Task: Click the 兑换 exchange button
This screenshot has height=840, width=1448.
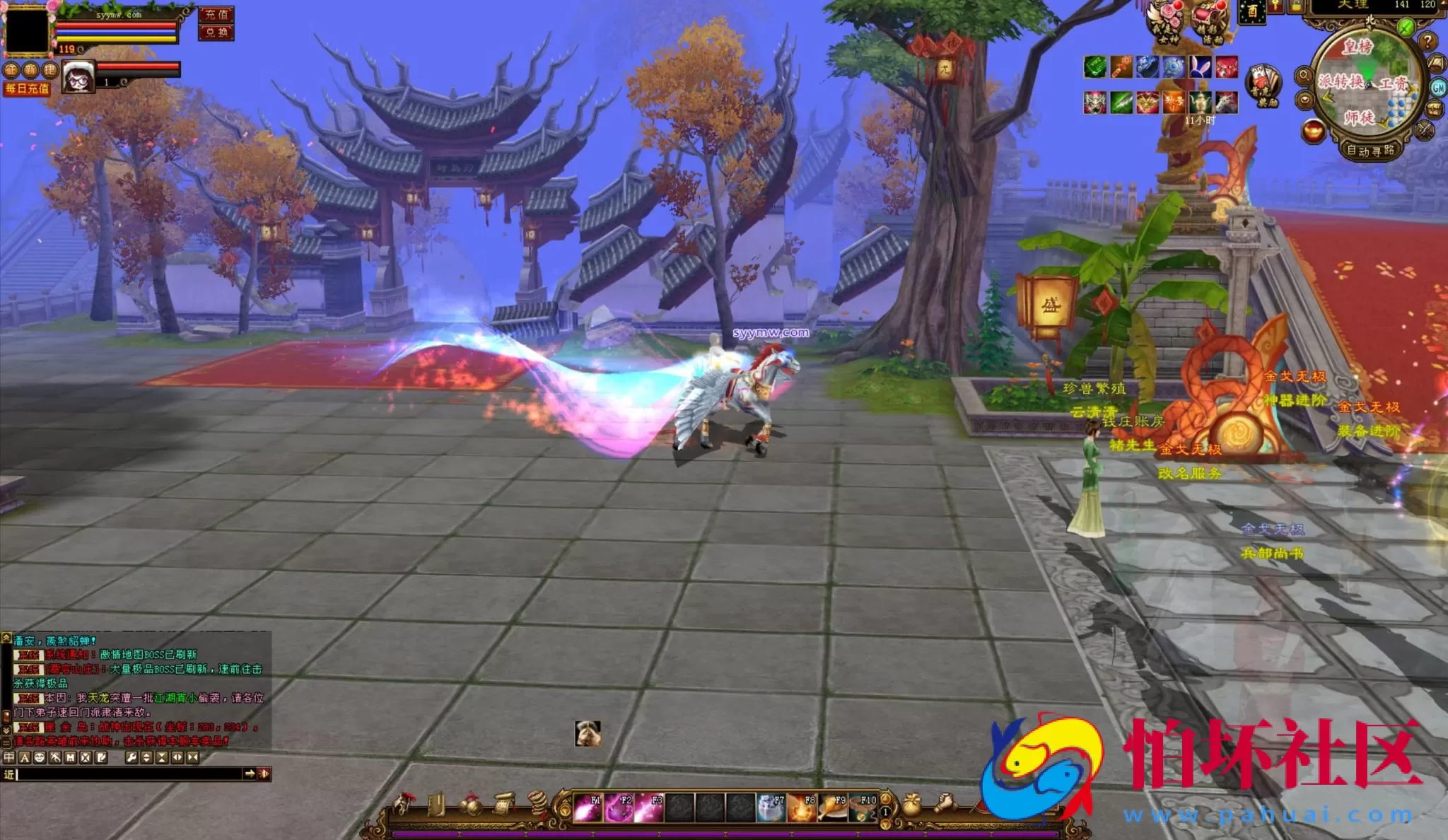Action: coord(216,33)
